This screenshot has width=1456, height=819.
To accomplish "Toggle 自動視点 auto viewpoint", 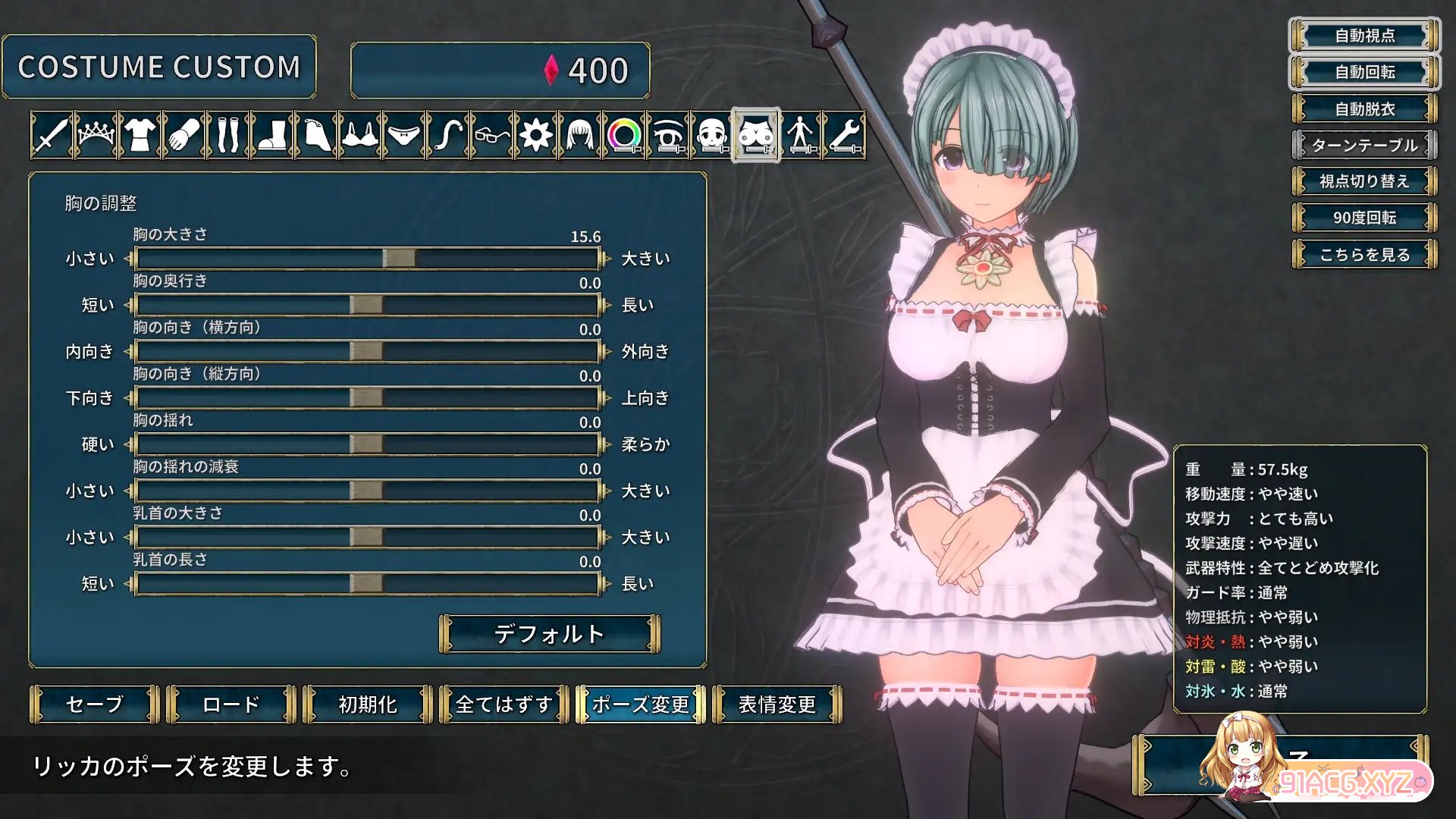I will pyautogui.click(x=1365, y=36).
